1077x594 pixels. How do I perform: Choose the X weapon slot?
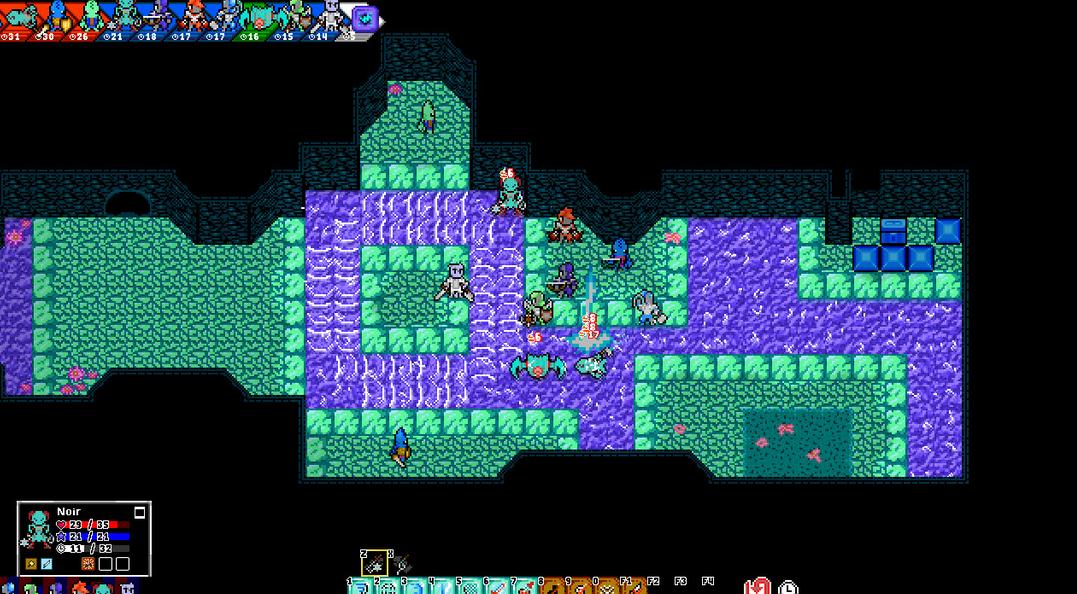400,564
